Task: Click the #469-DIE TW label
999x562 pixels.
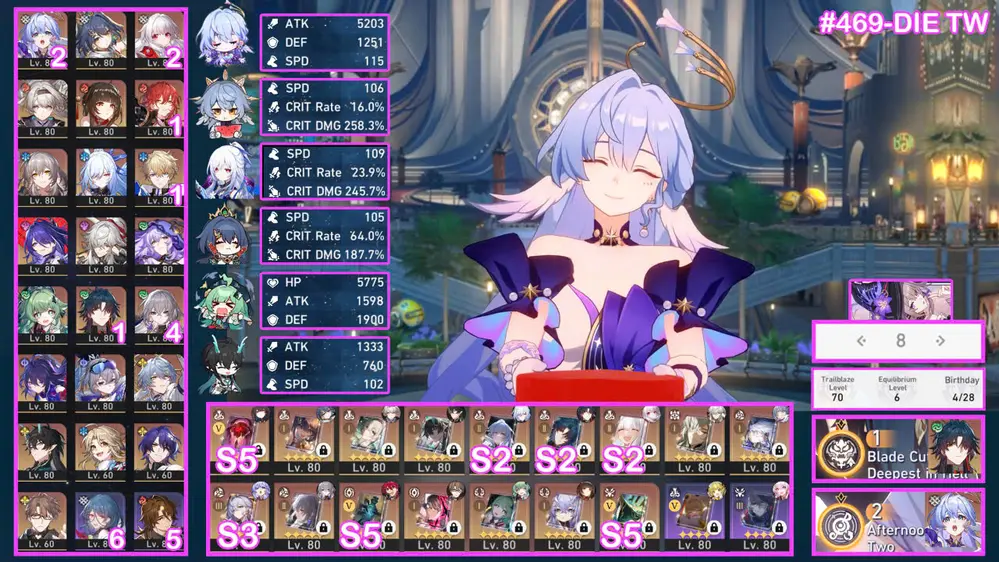Action: point(903,24)
